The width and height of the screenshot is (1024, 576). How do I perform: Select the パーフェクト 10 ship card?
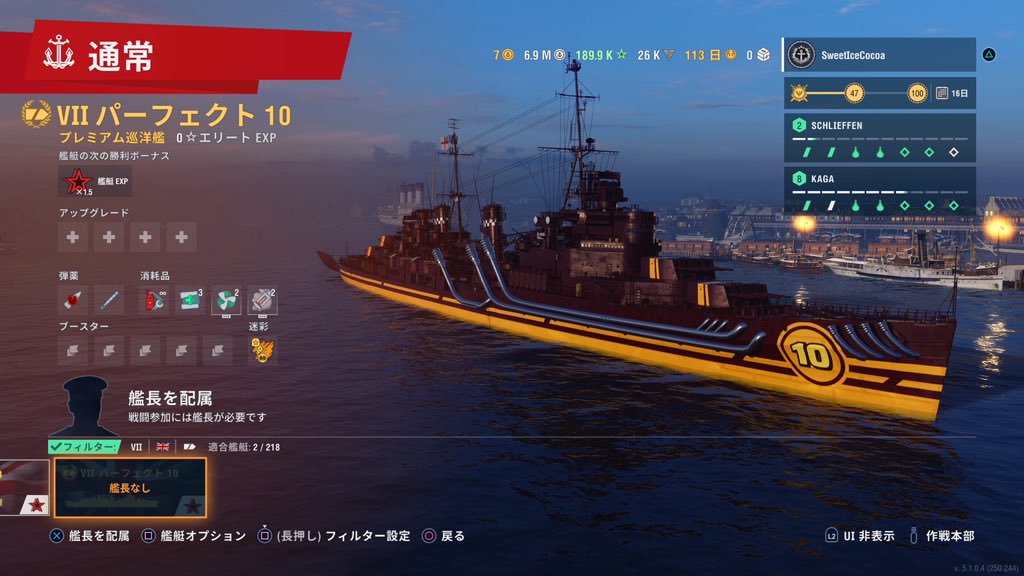click(x=130, y=487)
